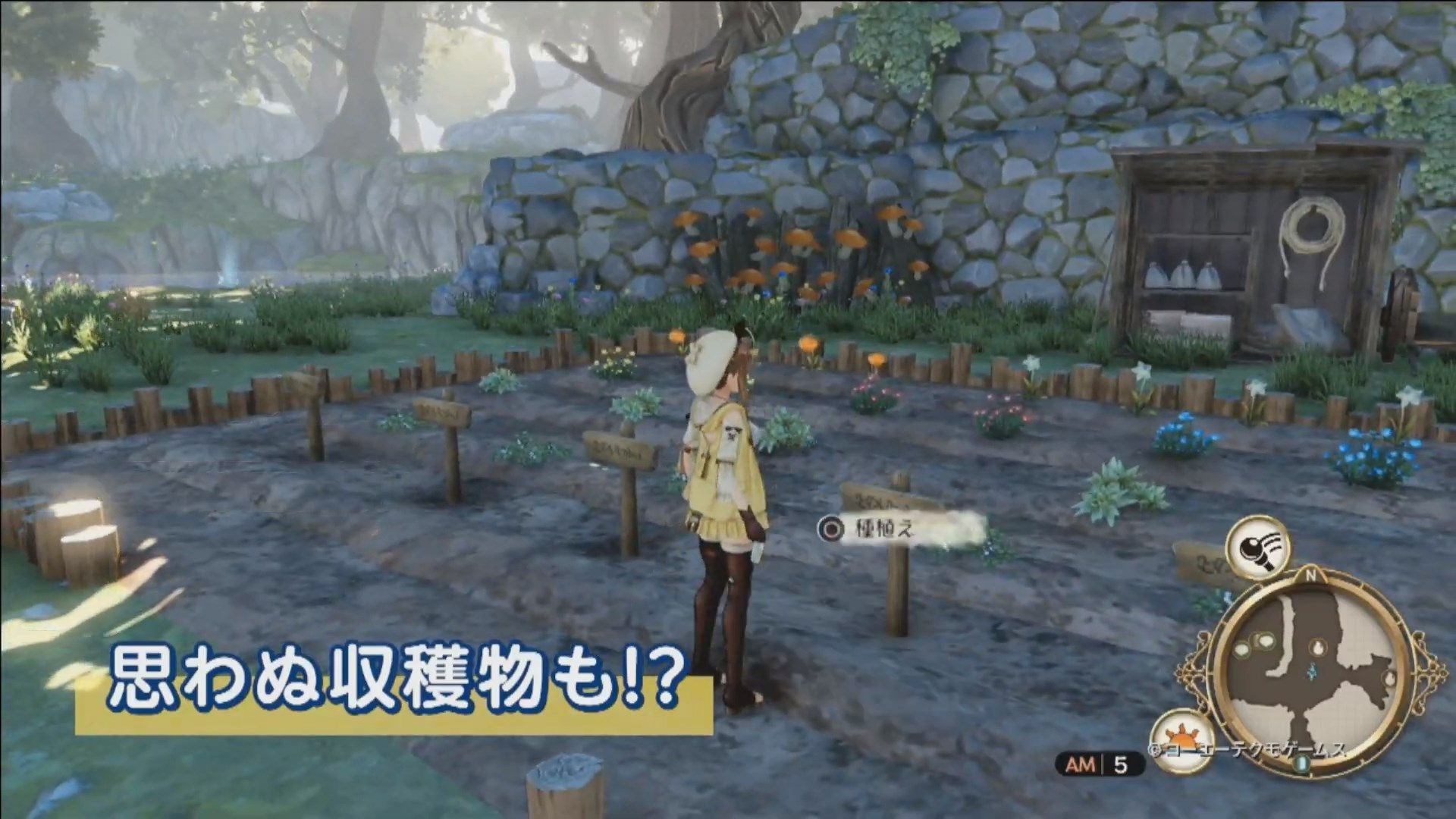
Task: Click the blue player marker in the minimap
Action: (x=1312, y=670)
